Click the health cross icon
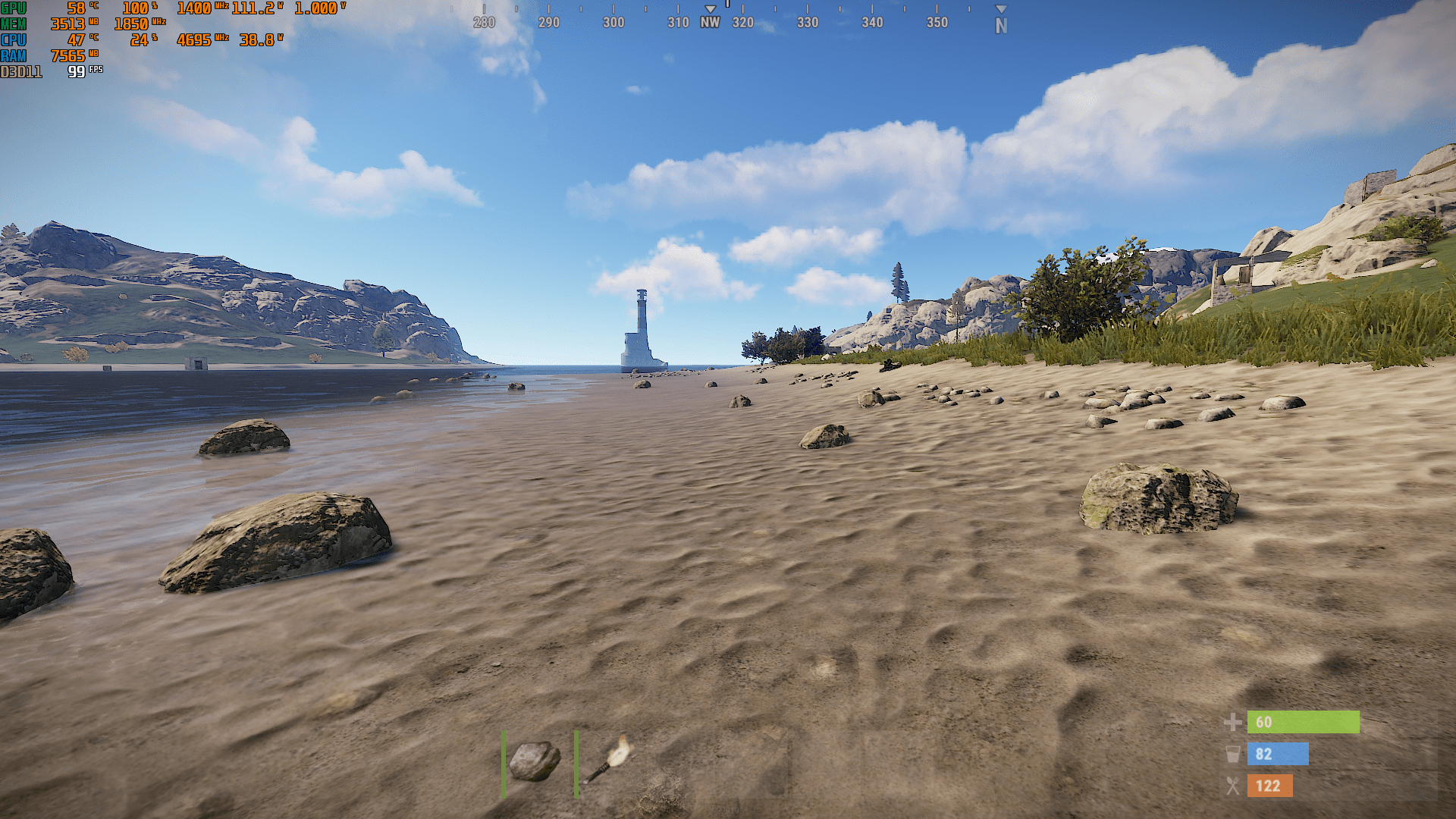Viewport: 1456px width, 819px height. [1232, 723]
